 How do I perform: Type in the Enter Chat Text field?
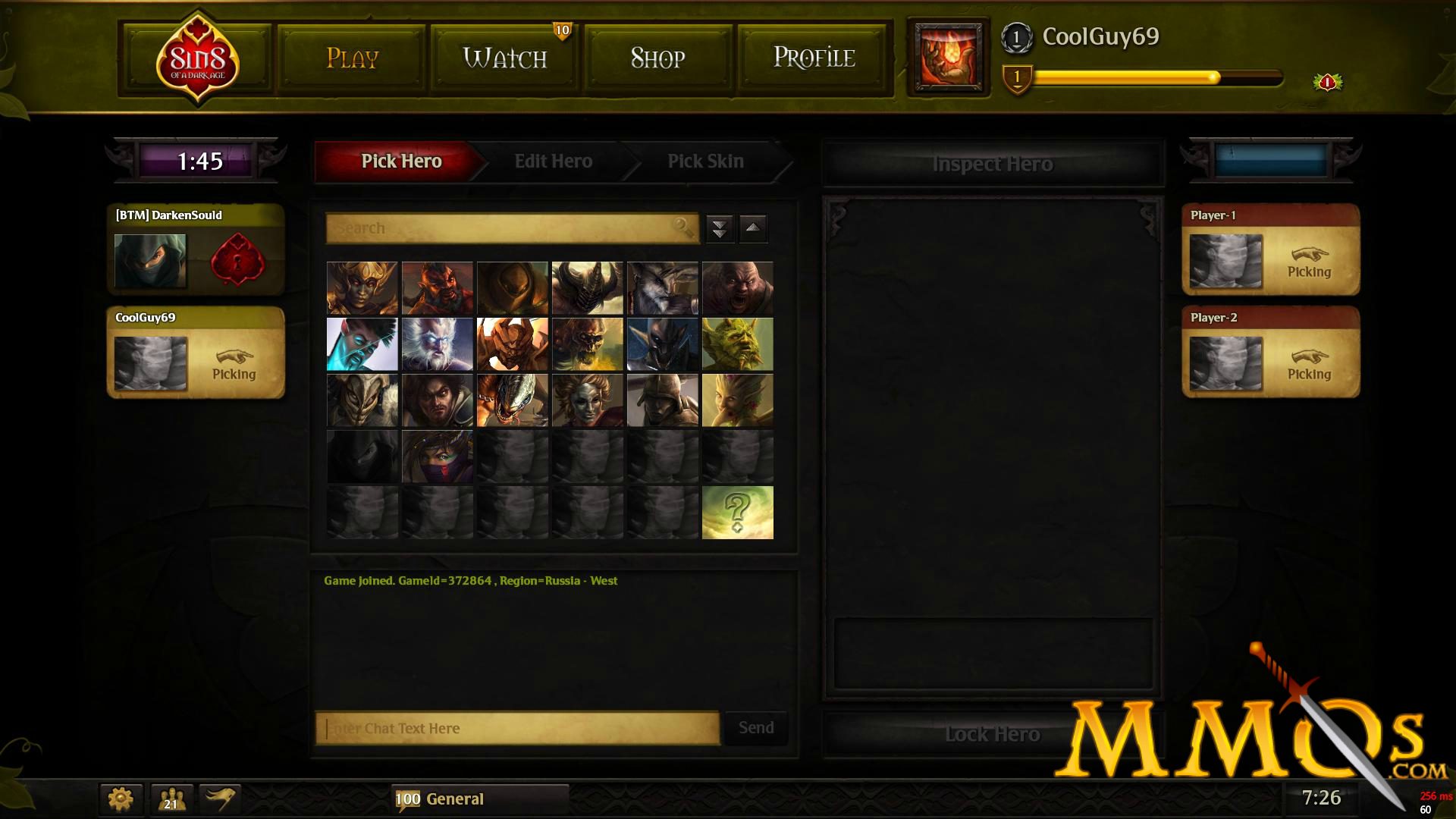coord(516,728)
